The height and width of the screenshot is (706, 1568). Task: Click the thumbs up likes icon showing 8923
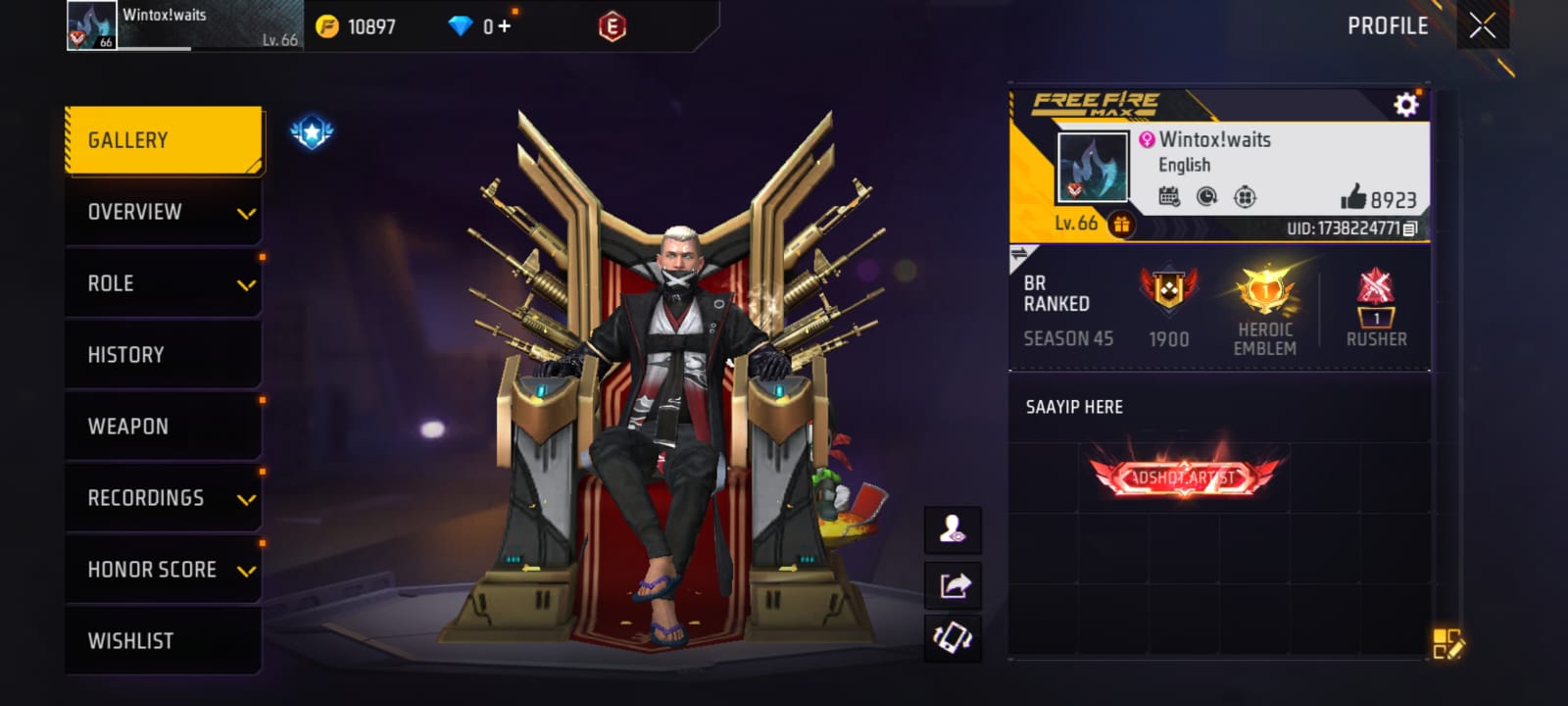[x=1355, y=196]
